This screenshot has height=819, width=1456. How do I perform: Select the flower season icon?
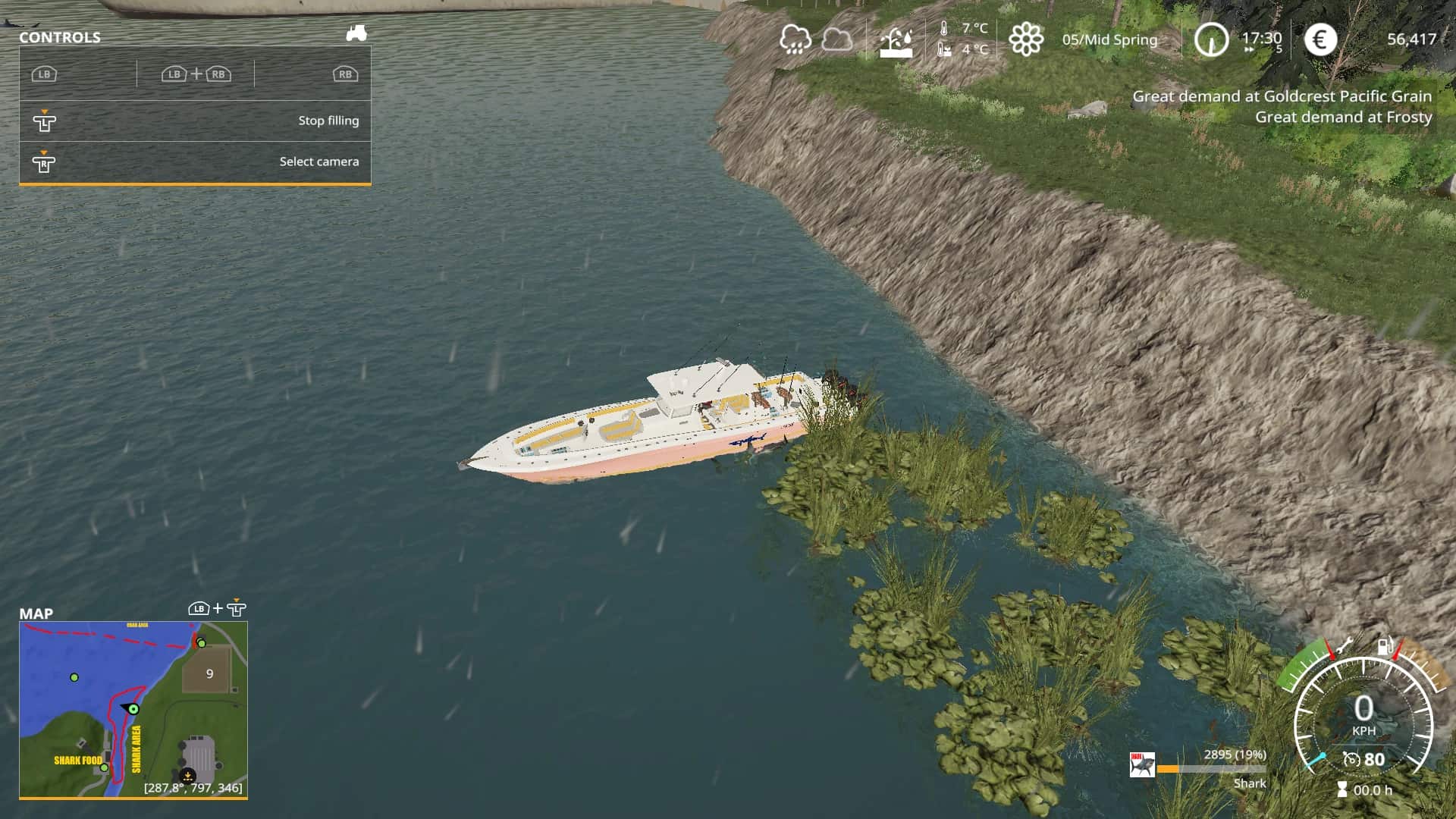pyautogui.click(x=1026, y=39)
